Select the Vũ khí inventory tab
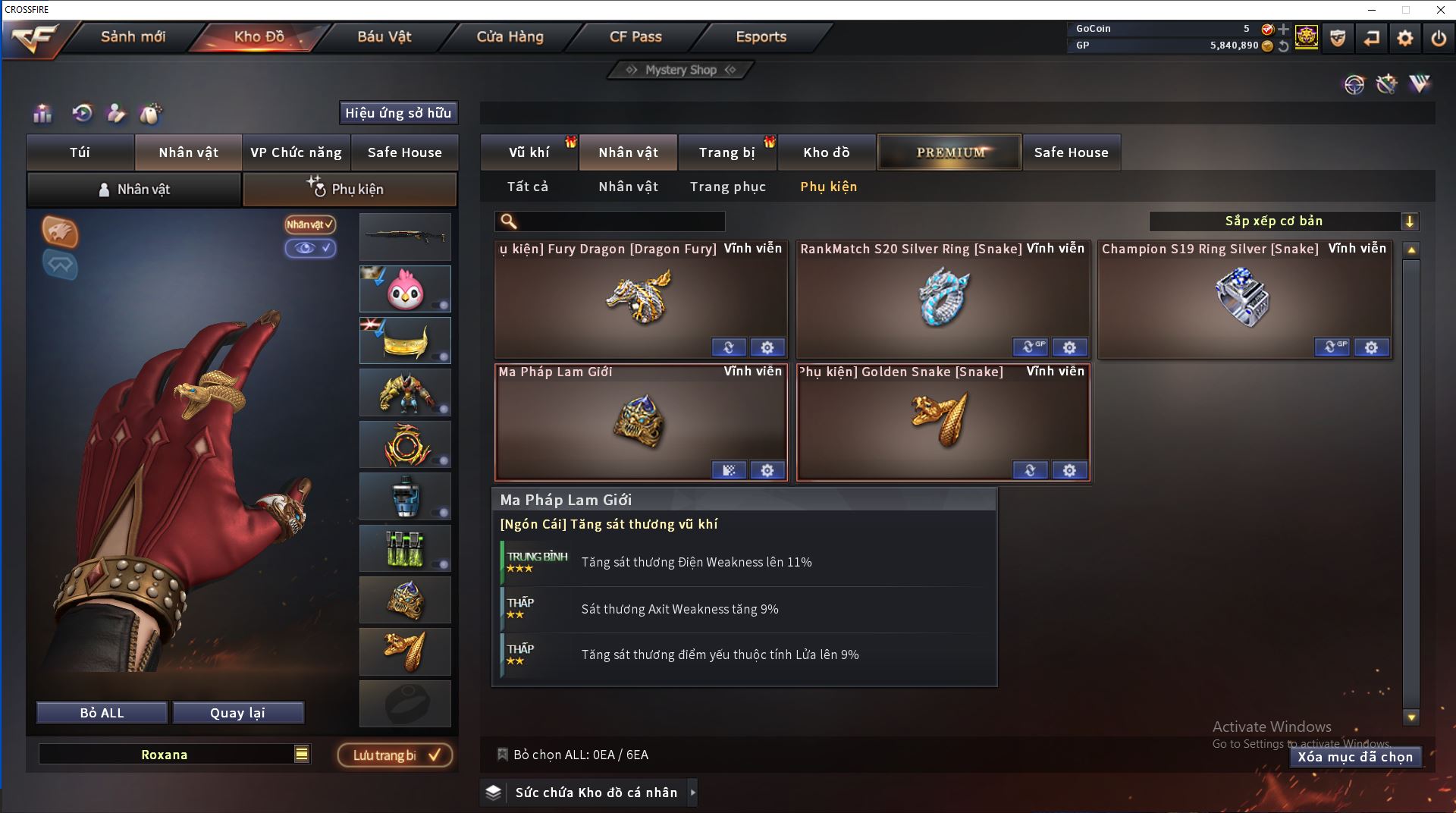 pyautogui.click(x=529, y=152)
